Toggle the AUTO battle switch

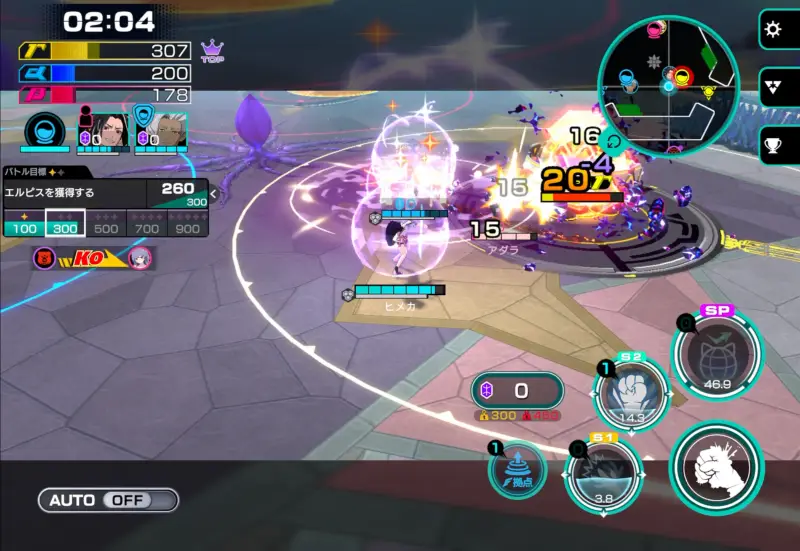(109, 499)
